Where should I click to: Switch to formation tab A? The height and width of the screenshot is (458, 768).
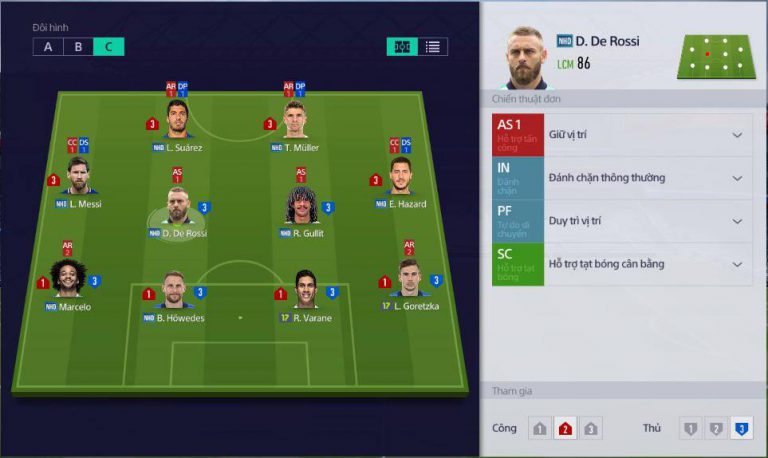coord(47,46)
